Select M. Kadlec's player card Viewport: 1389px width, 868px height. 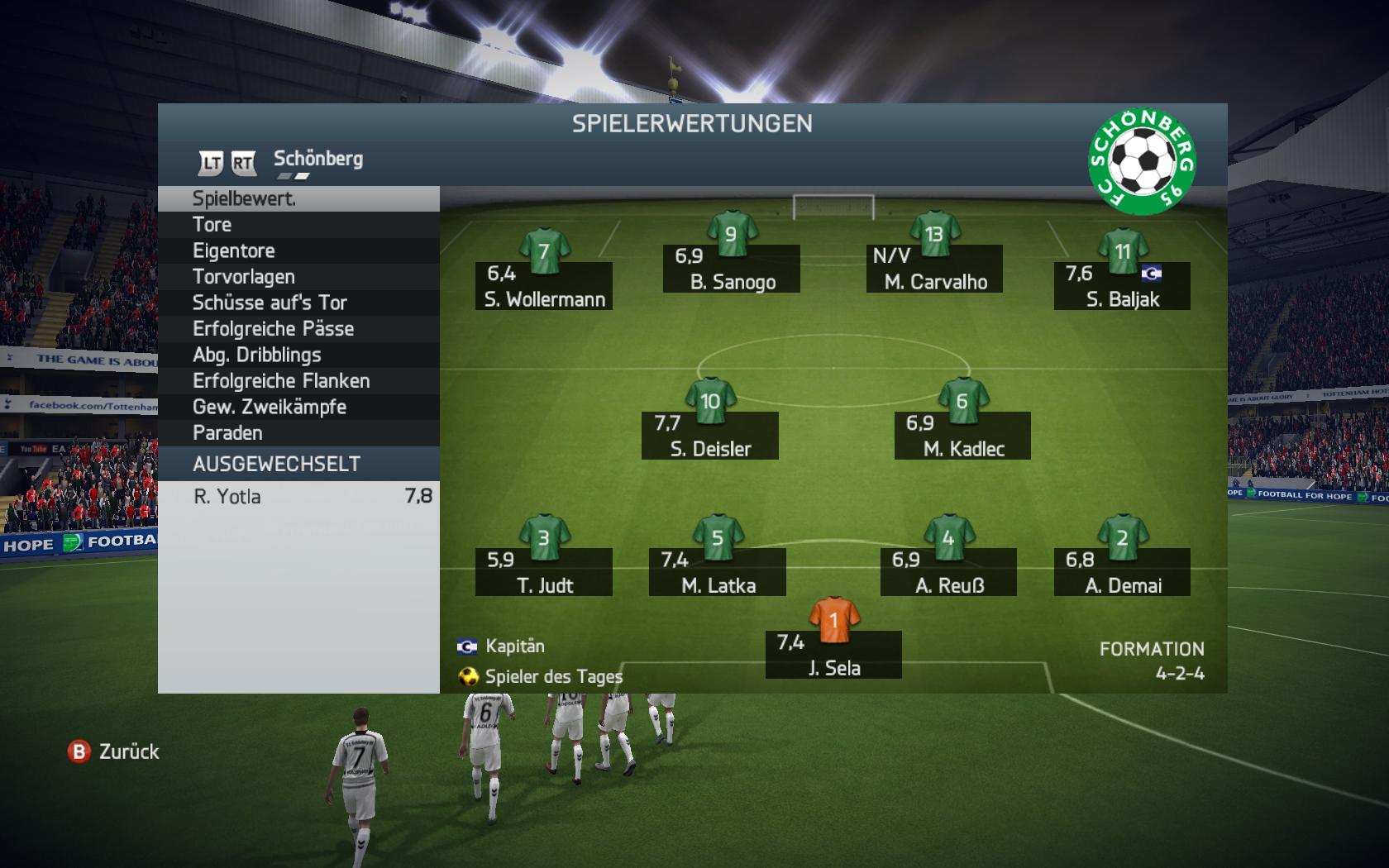coord(962,435)
